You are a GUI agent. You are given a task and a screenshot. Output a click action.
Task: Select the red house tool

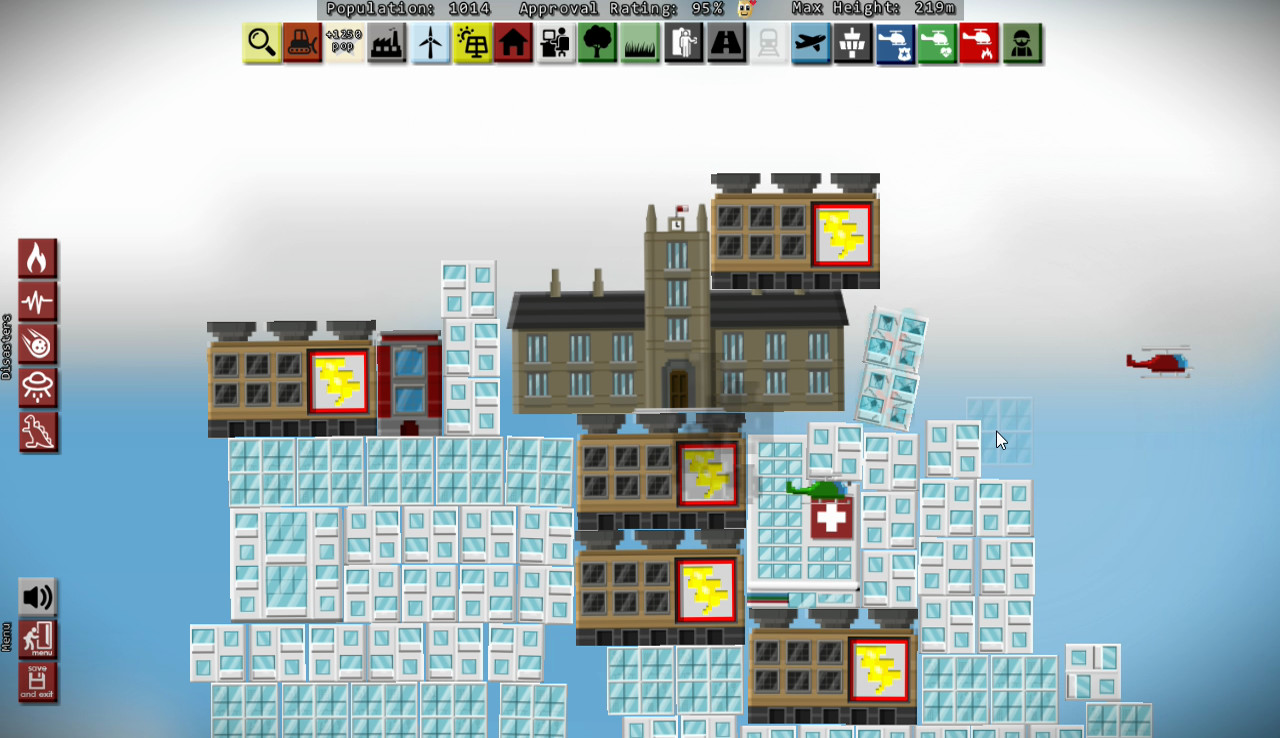[513, 43]
